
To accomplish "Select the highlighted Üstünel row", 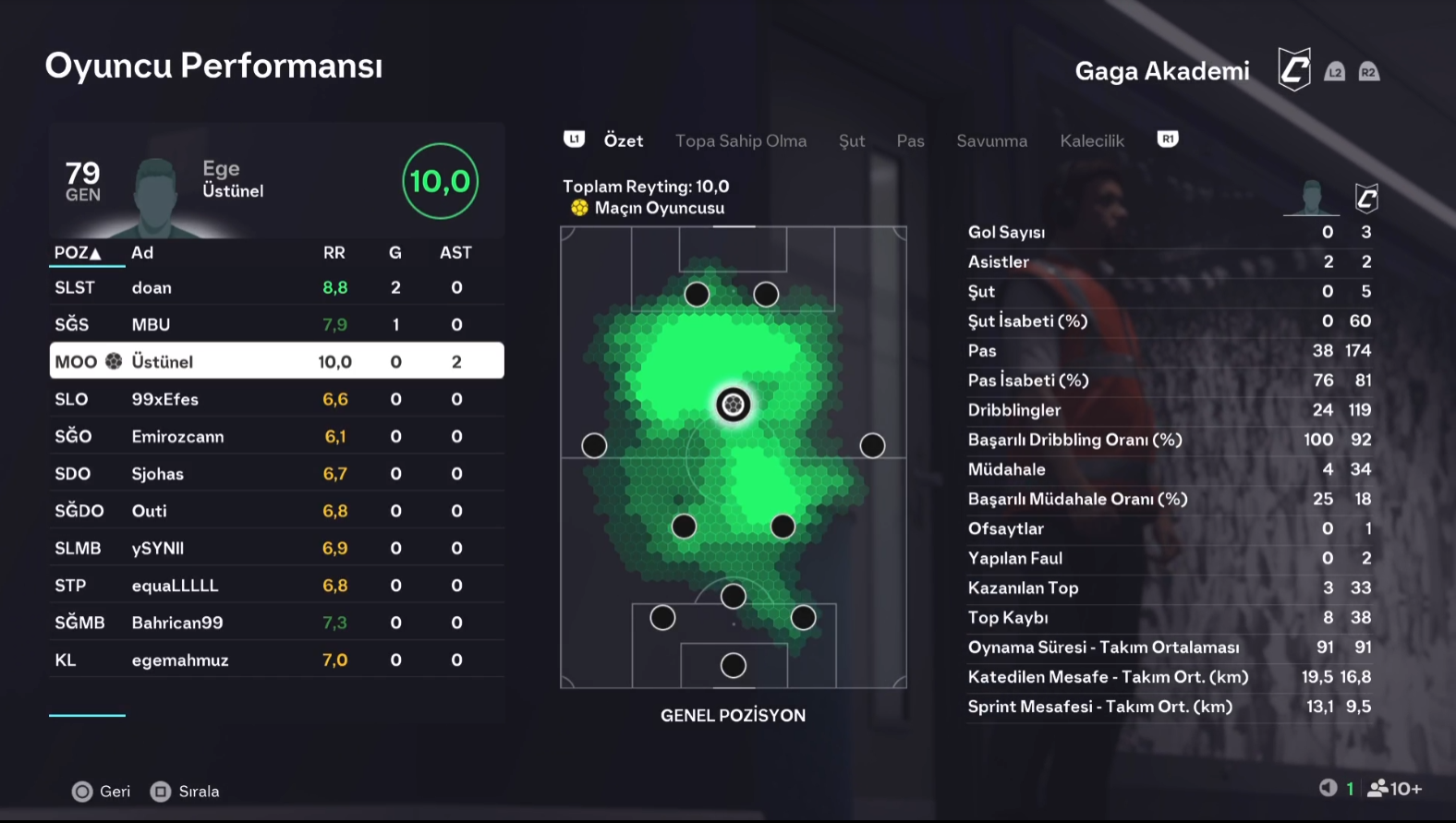I will [276, 361].
